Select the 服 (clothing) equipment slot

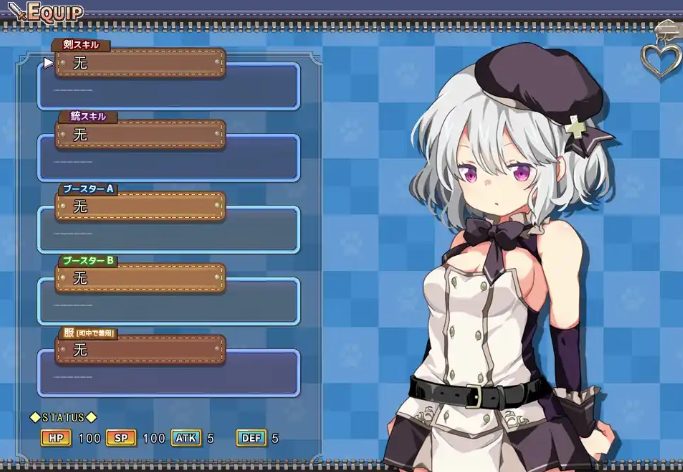140,350
